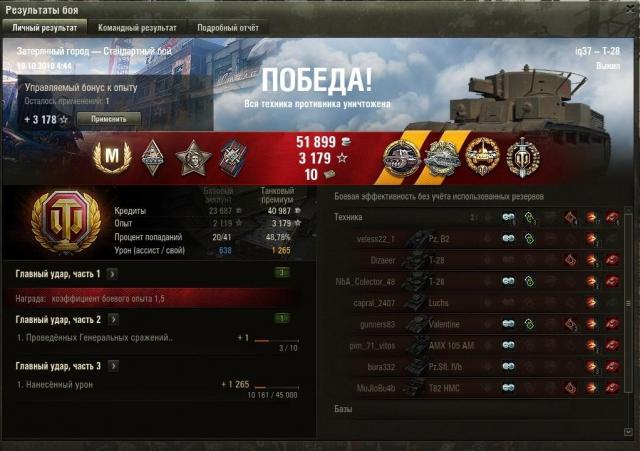Image resolution: width=640 pixels, height=451 pixels.
Task: Switch to the Командный результат tab
Action: 138,28
